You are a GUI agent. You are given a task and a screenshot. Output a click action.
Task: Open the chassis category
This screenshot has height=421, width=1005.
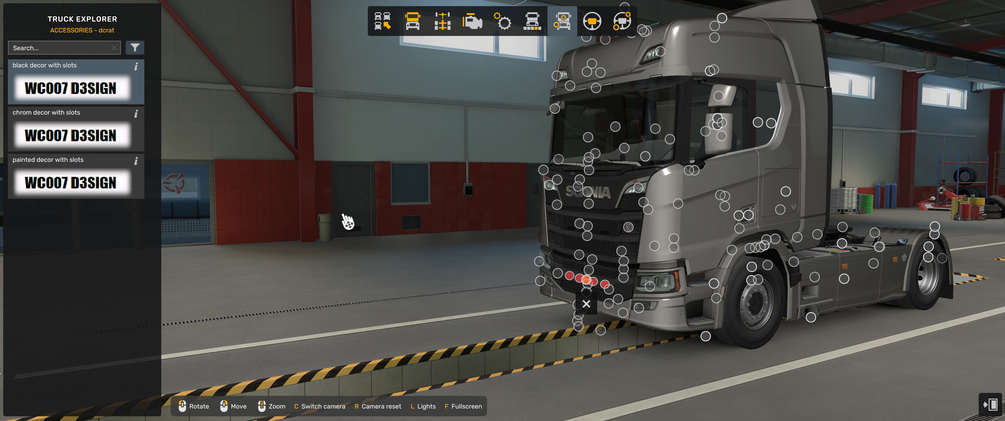click(x=442, y=21)
